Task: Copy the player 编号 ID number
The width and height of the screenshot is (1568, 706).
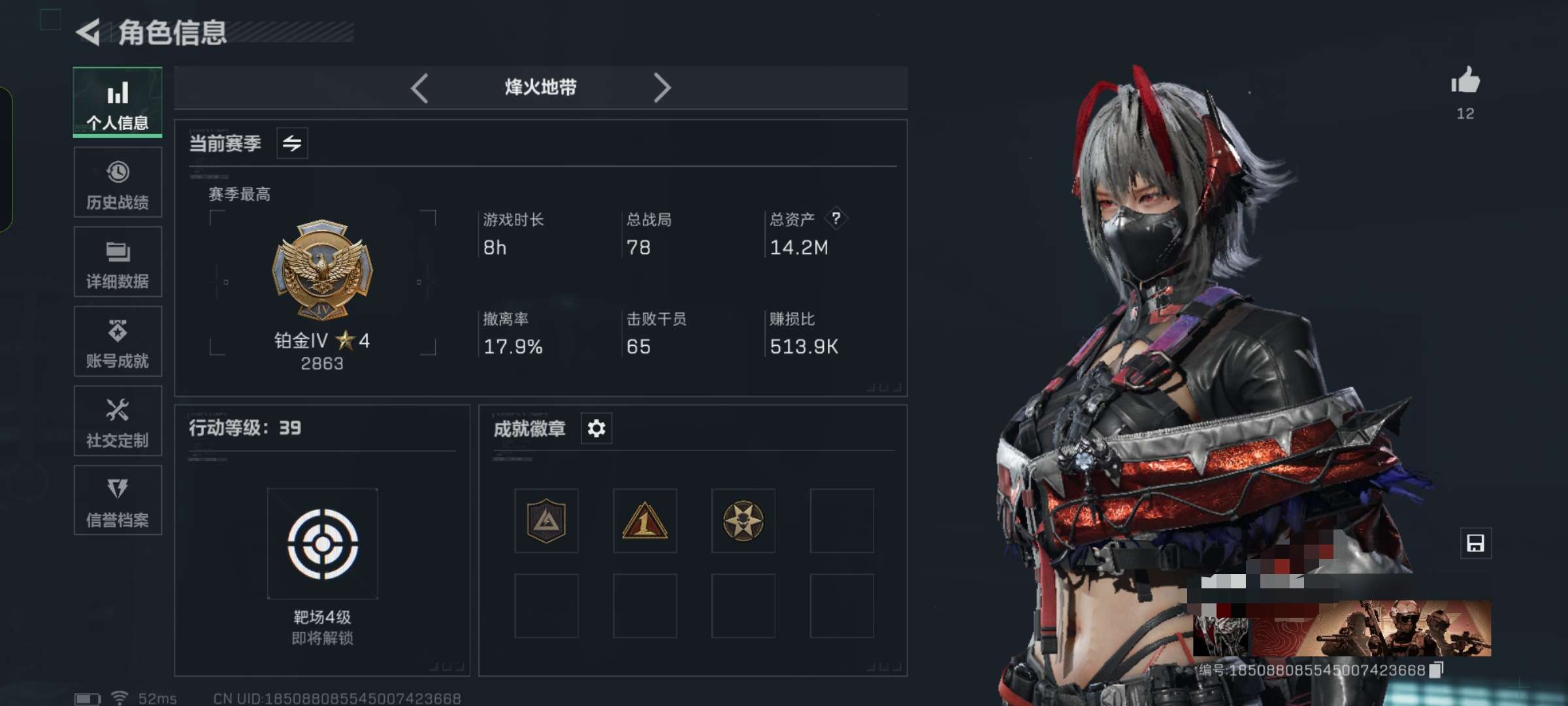Action: (1436, 670)
